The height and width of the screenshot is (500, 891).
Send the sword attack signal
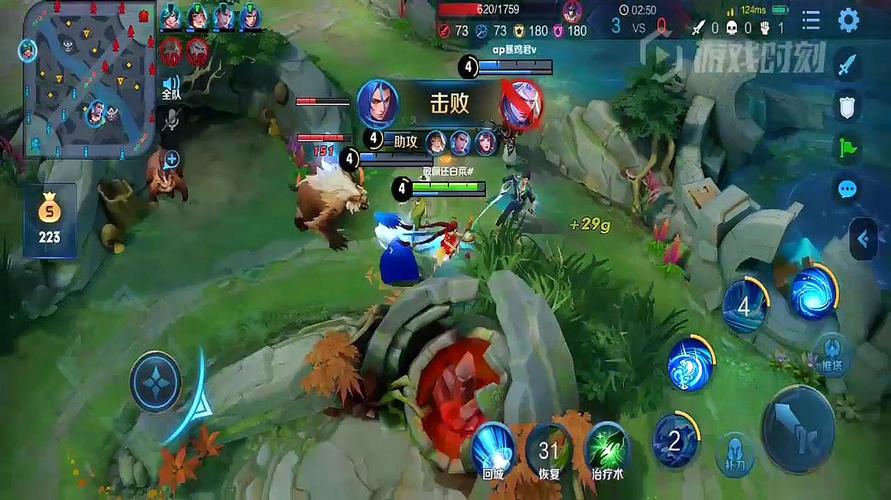click(x=848, y=66)
